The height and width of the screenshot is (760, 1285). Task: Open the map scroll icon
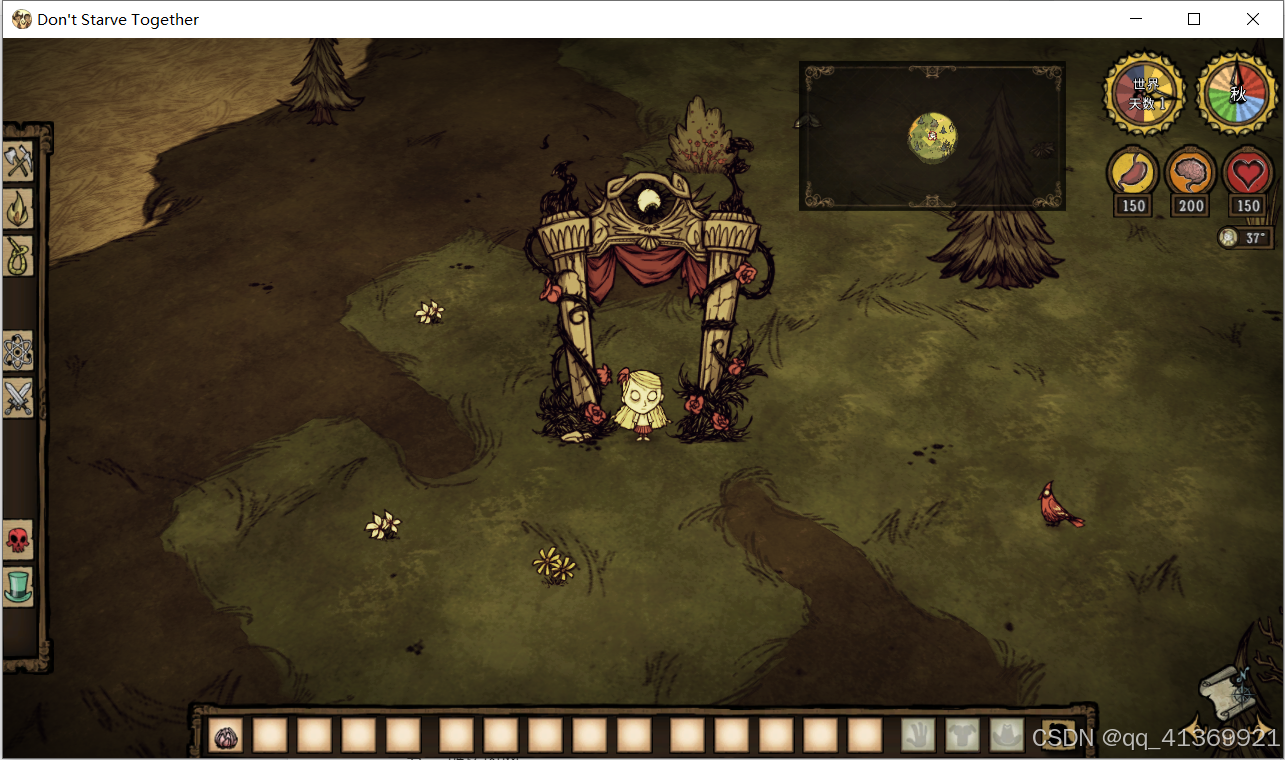coord(1226,690)
